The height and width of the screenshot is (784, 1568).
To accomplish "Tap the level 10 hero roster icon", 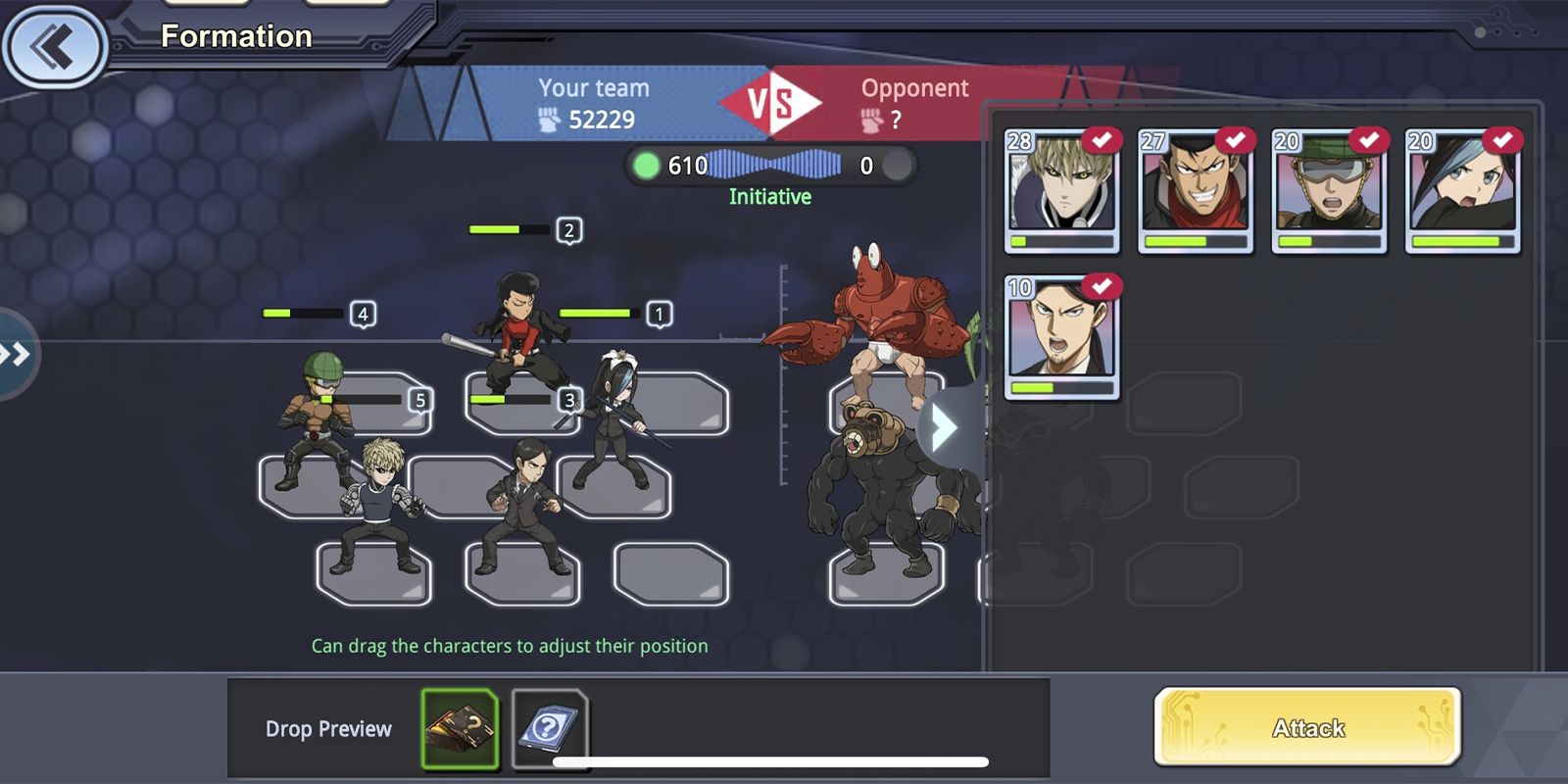I will pos(1061,338).
